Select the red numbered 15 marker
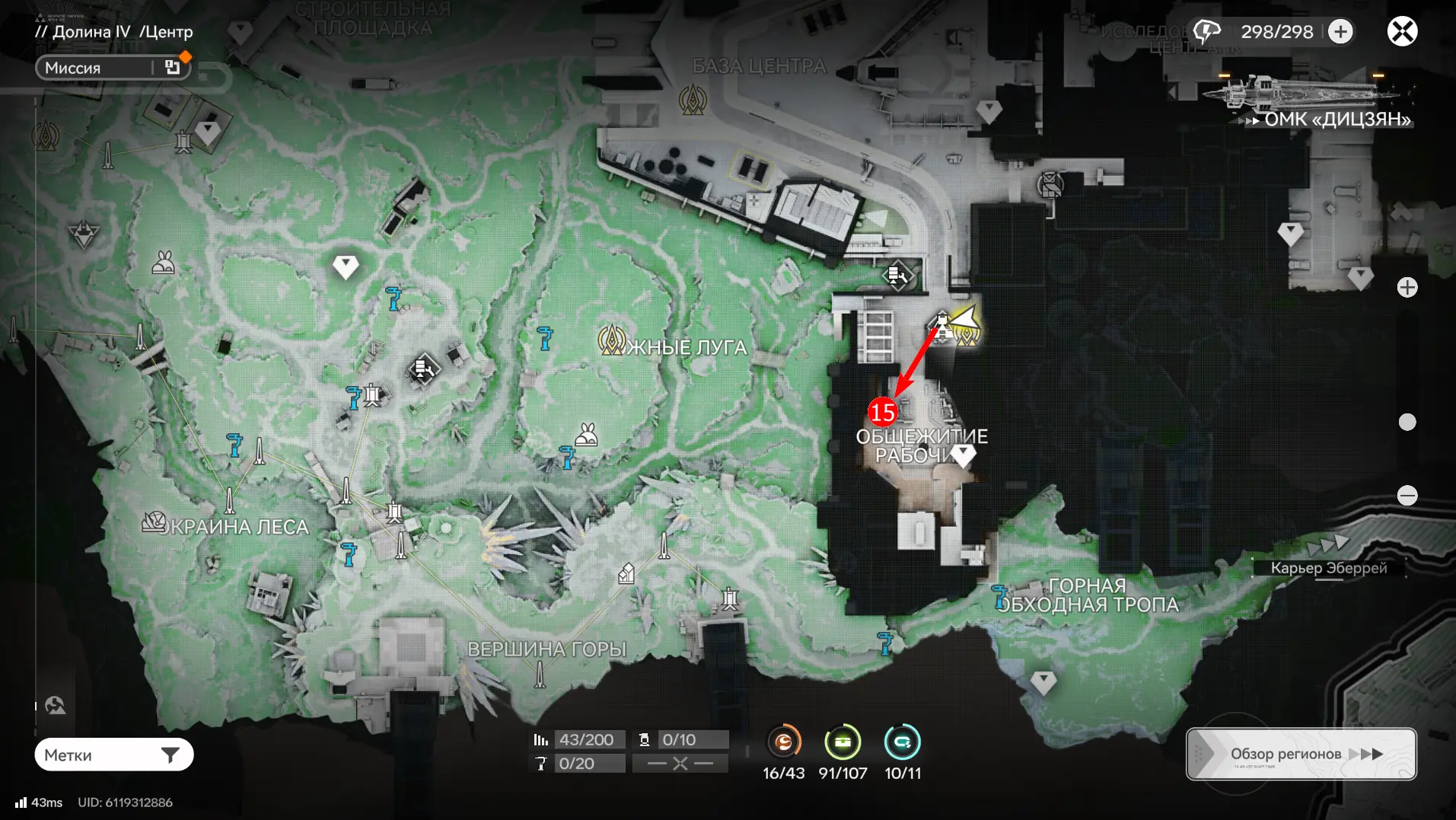Screen dimensions: 1456x820 point(882,413)
